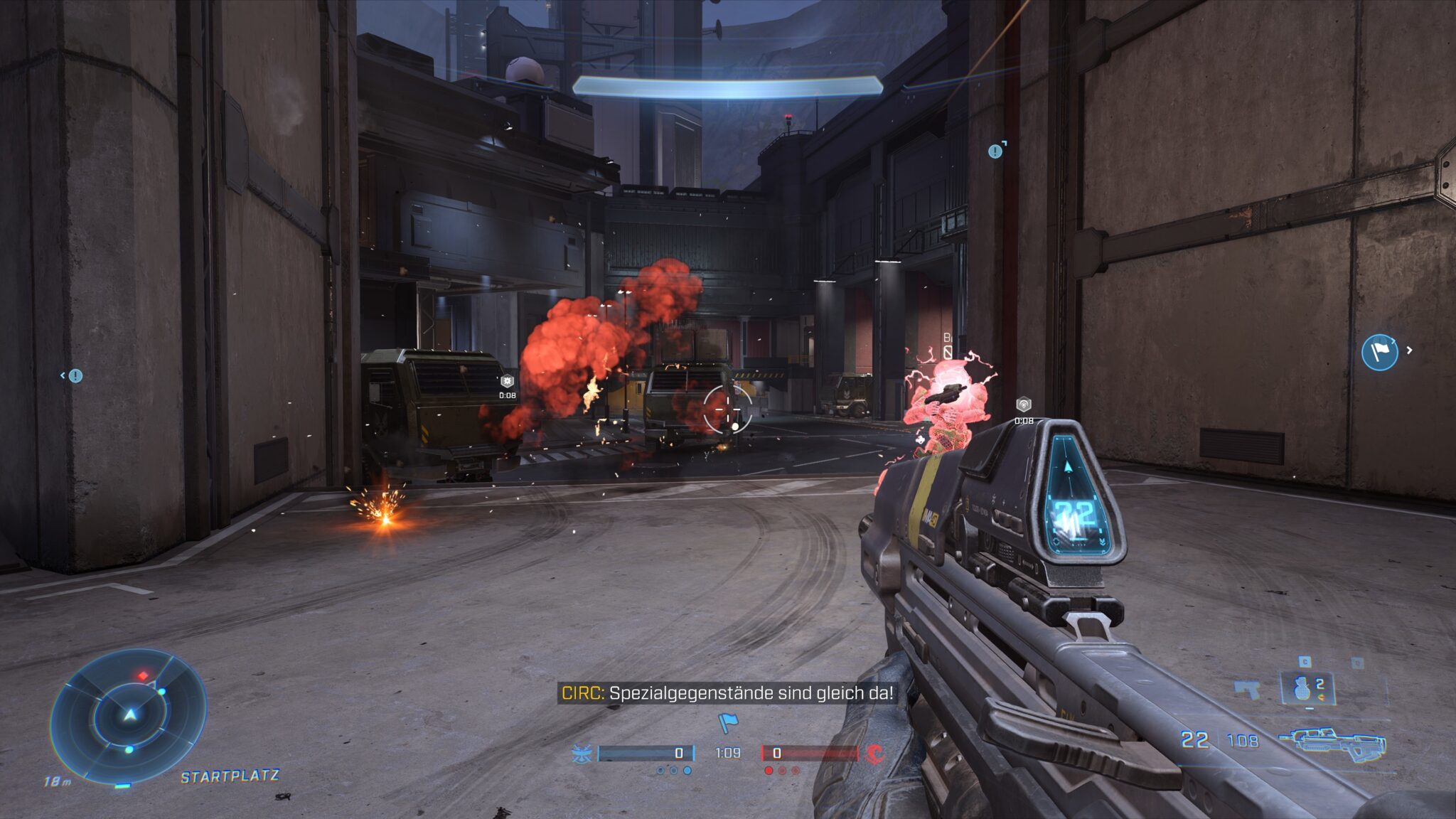Click the alert marker on the left wall
The width and height of the screenshot is (1456, 819).
tap(75, 375)
